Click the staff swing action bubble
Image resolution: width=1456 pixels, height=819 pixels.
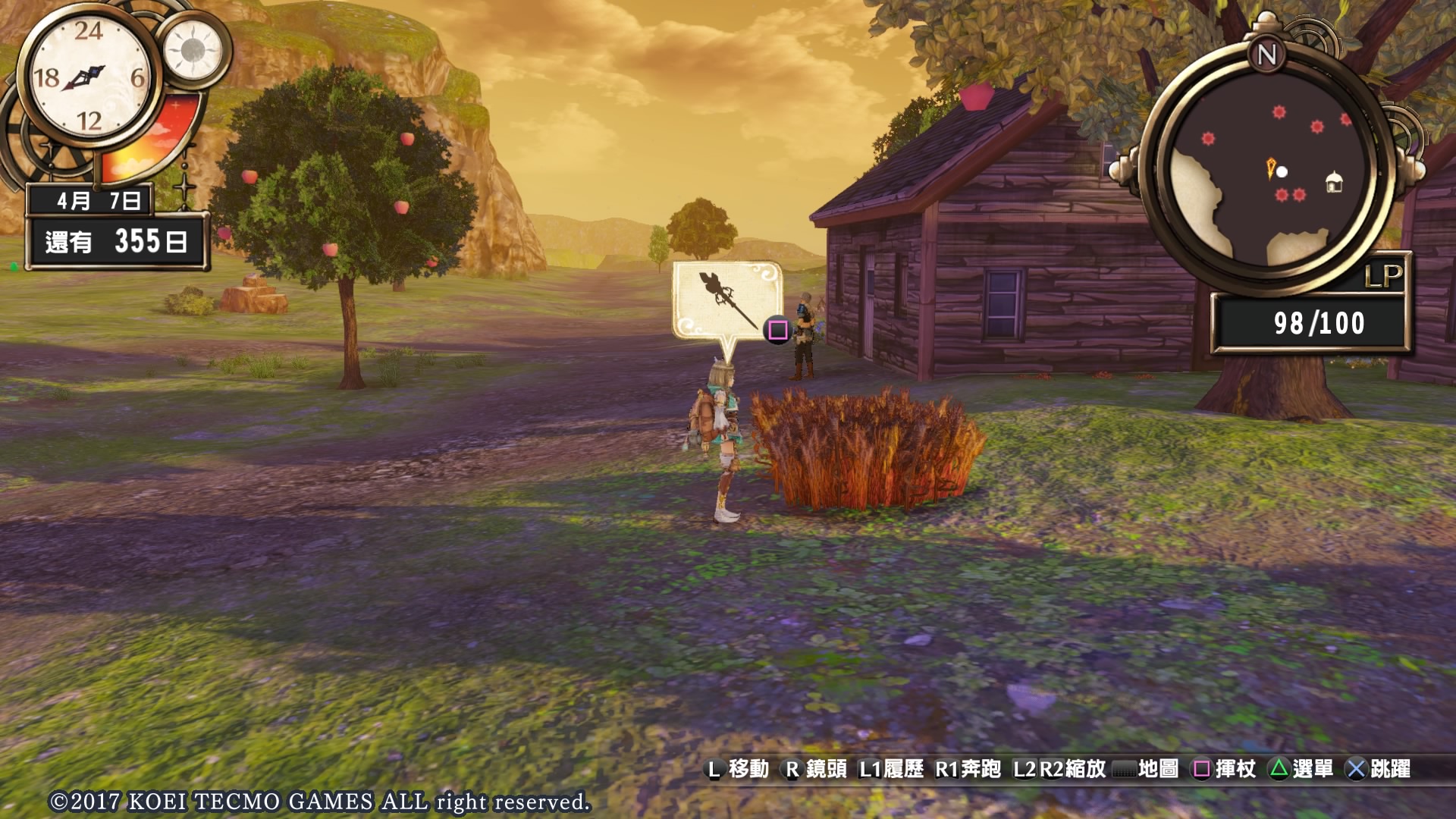click(727, 300)
